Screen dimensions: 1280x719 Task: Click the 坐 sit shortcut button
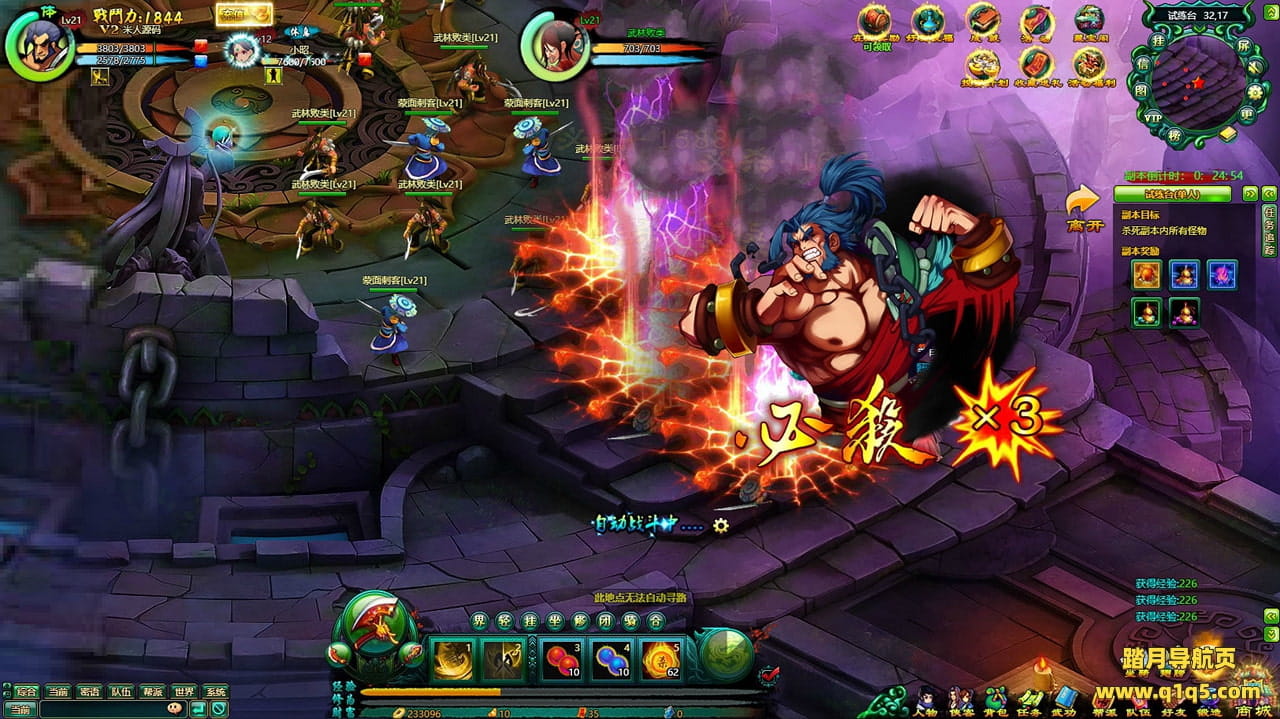point(555,621)
